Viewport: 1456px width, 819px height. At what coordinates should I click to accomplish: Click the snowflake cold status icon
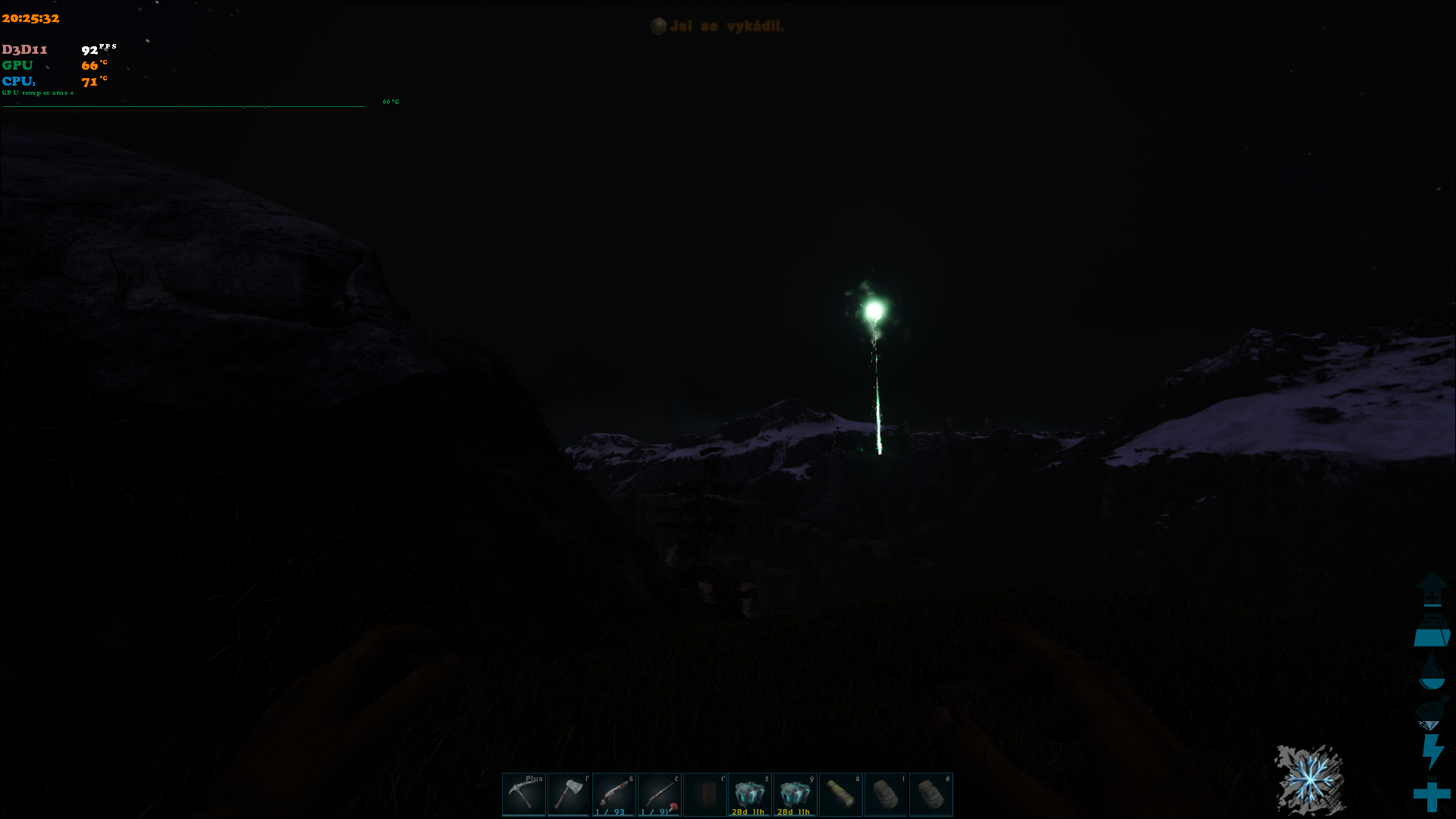[1310, 779]
